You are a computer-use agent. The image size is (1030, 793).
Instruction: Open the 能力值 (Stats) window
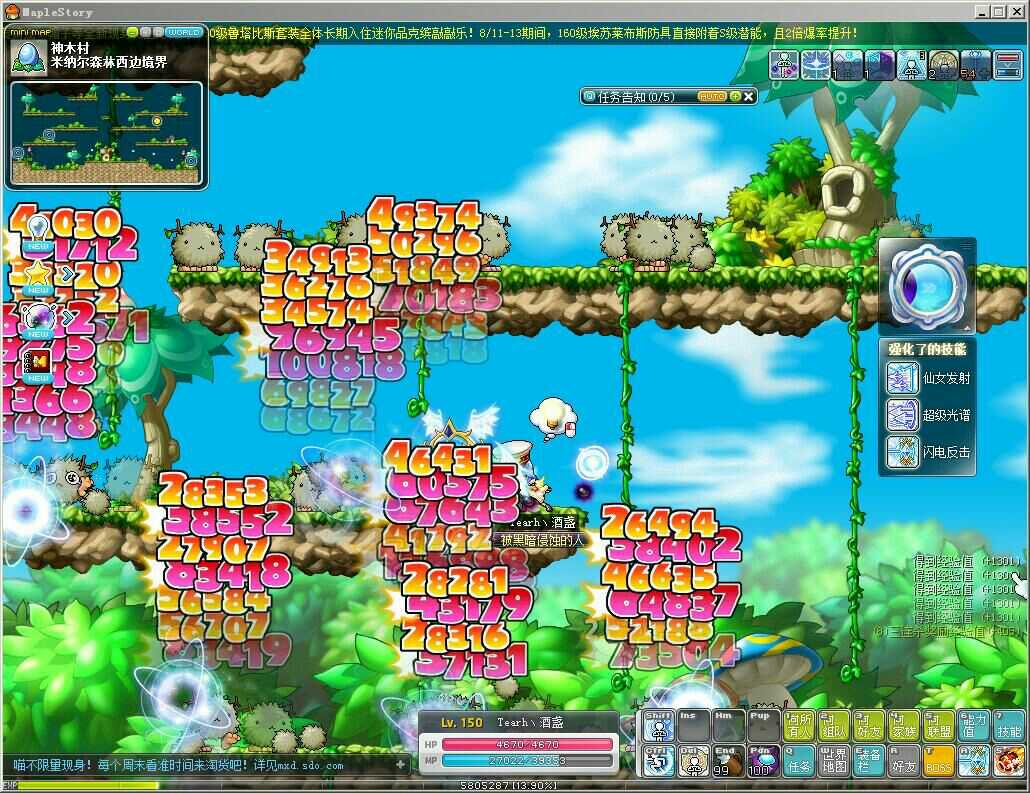pos(972,726)
